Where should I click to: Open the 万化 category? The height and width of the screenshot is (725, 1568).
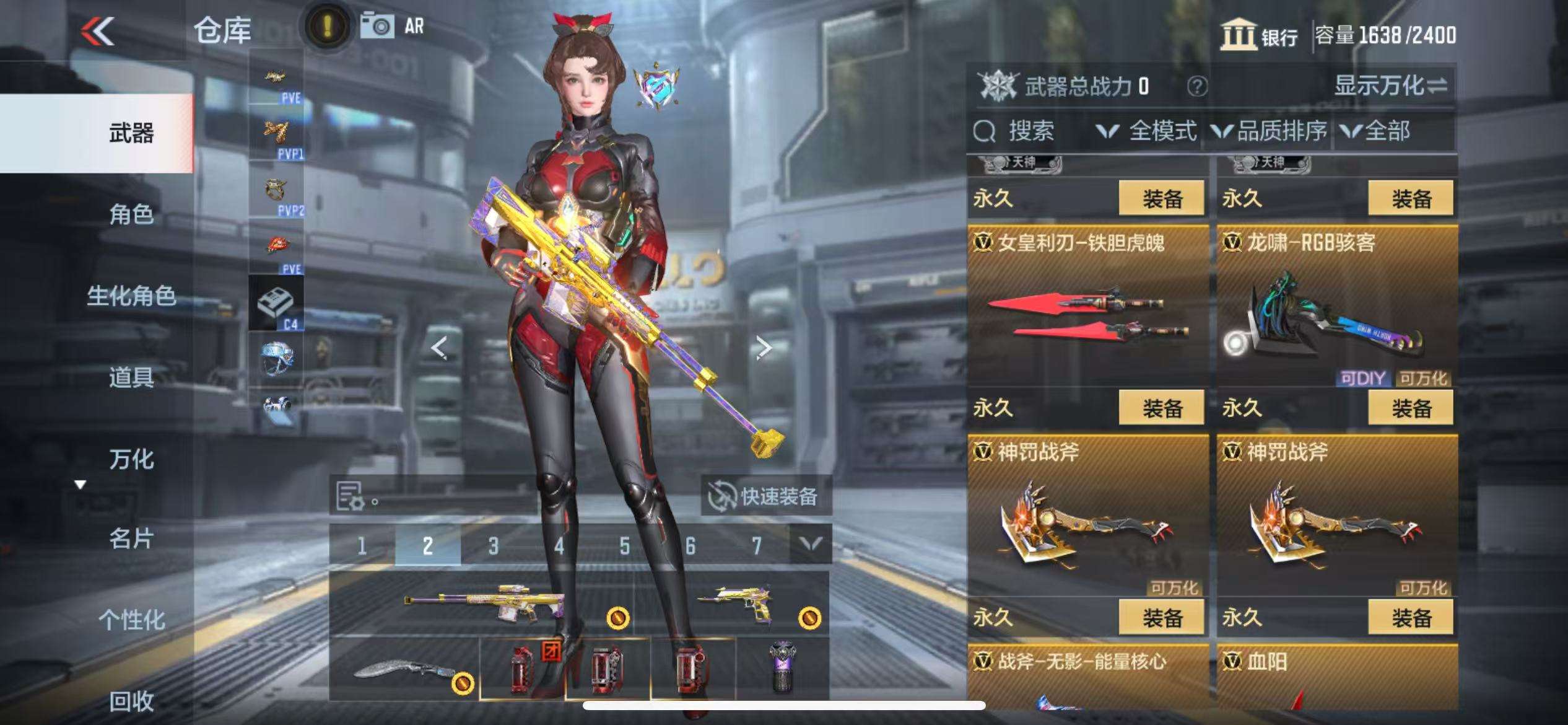131,459
